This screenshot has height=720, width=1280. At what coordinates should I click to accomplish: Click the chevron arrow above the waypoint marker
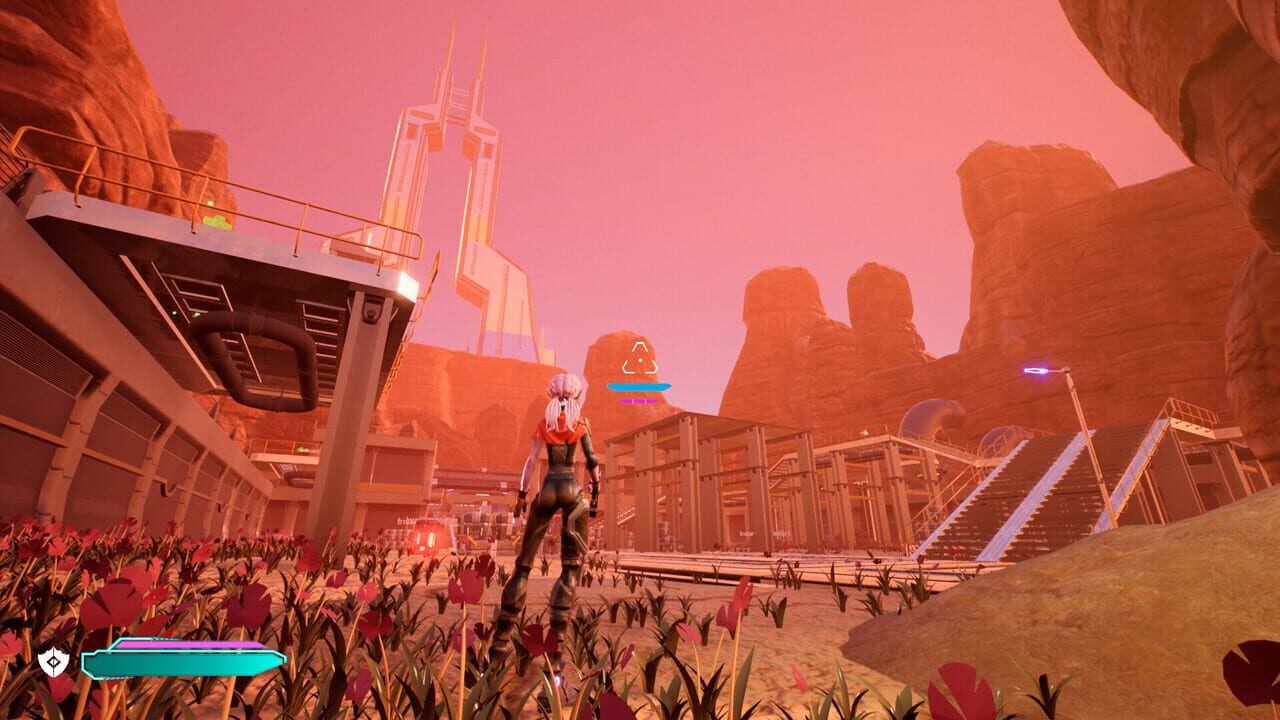click(x=639, y=346)
